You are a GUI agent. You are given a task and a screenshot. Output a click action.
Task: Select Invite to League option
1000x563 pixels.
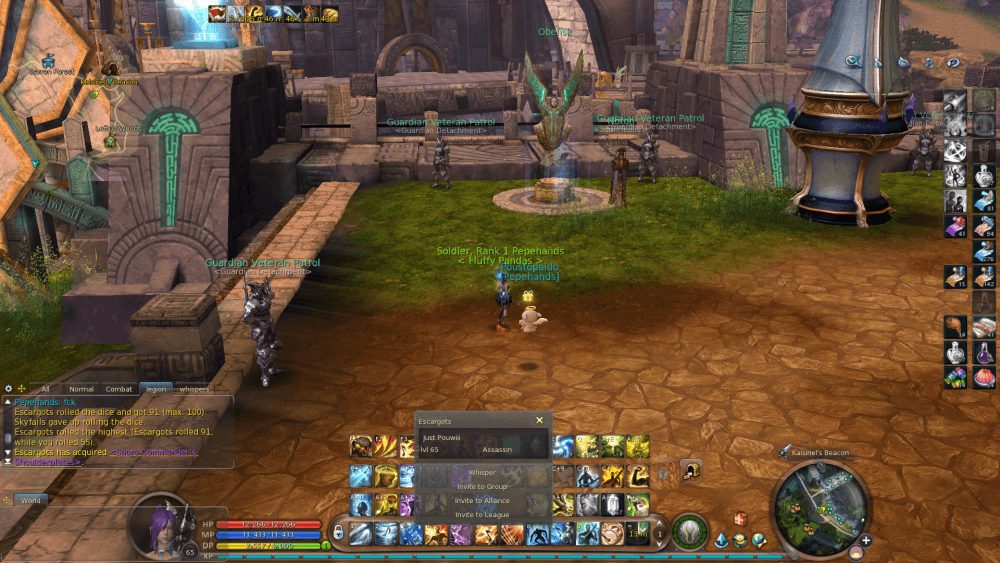(x=482, y=514)
